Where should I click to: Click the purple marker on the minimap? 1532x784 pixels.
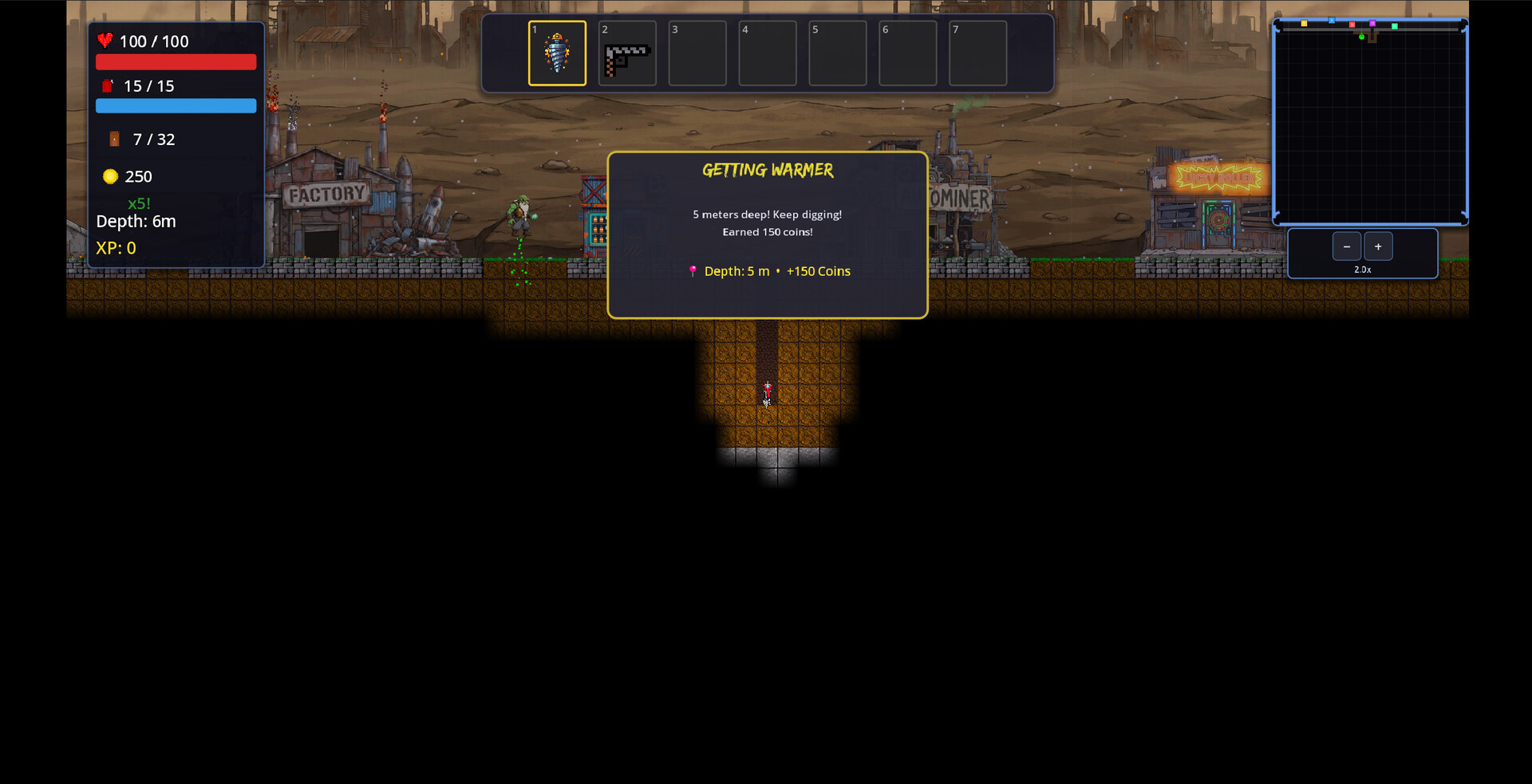[1372, 24]
